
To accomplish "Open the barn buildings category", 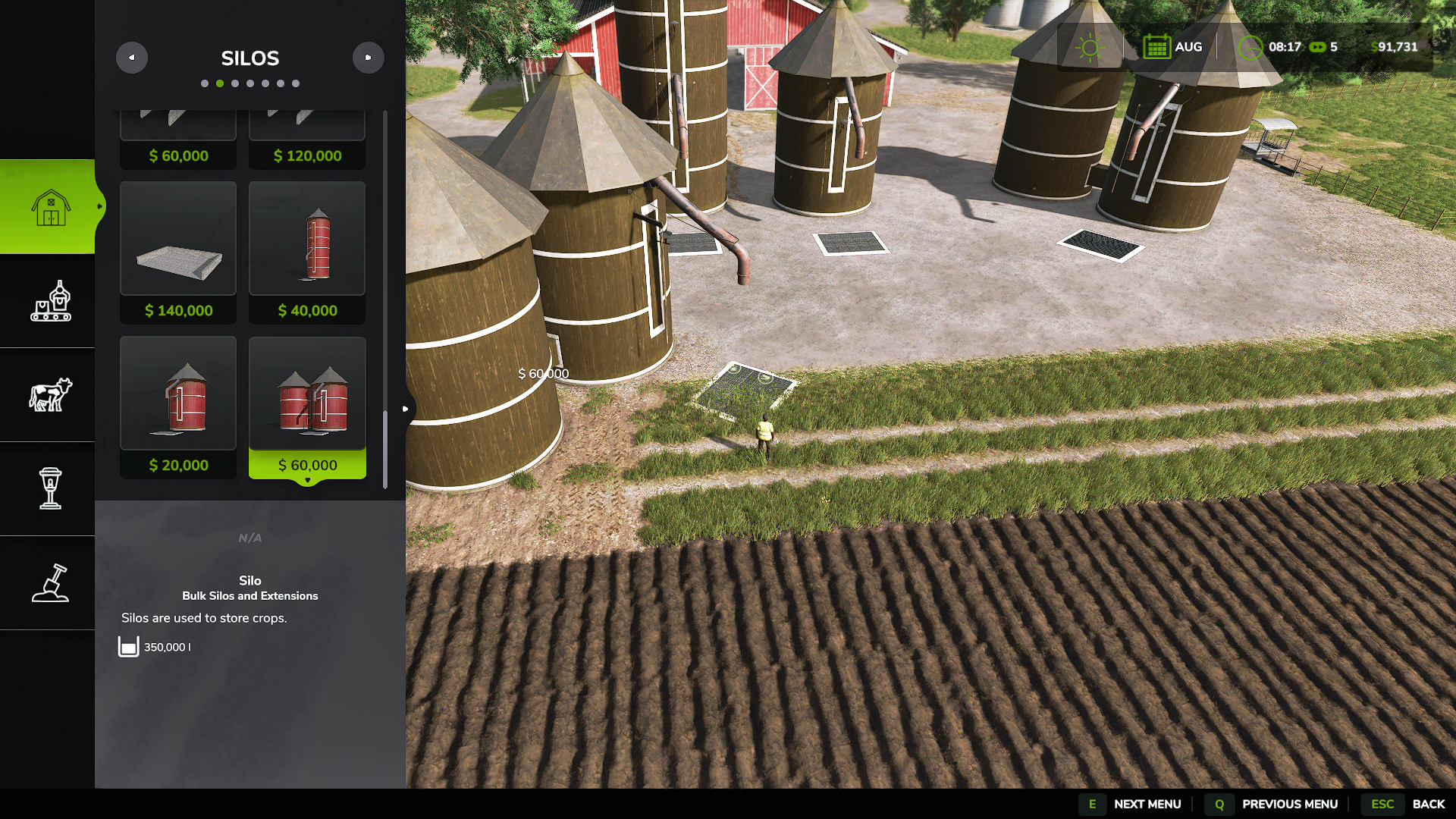I will [x=49, y=206].
